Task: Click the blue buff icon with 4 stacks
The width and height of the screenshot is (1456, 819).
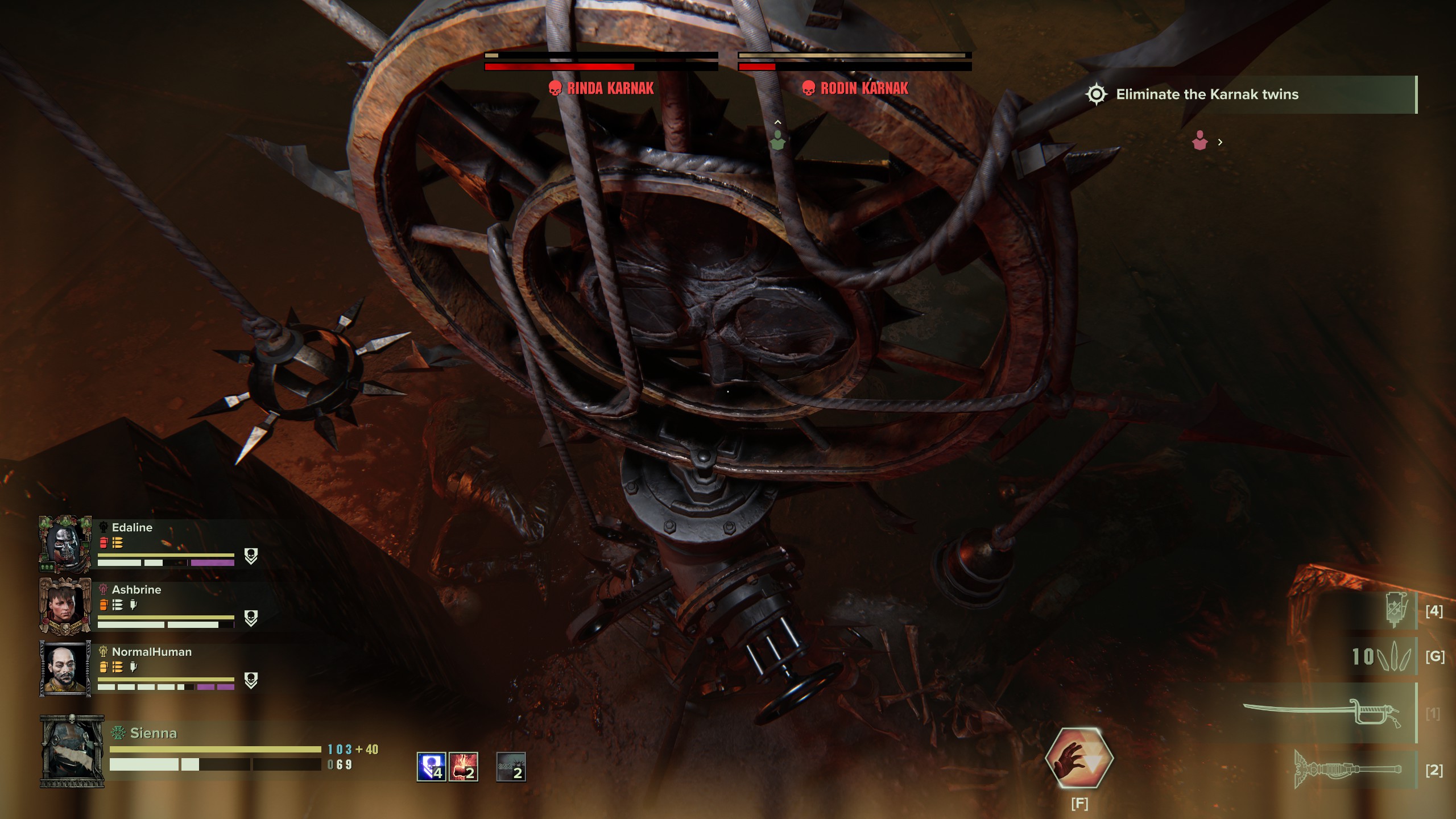Action: point(431,767)
